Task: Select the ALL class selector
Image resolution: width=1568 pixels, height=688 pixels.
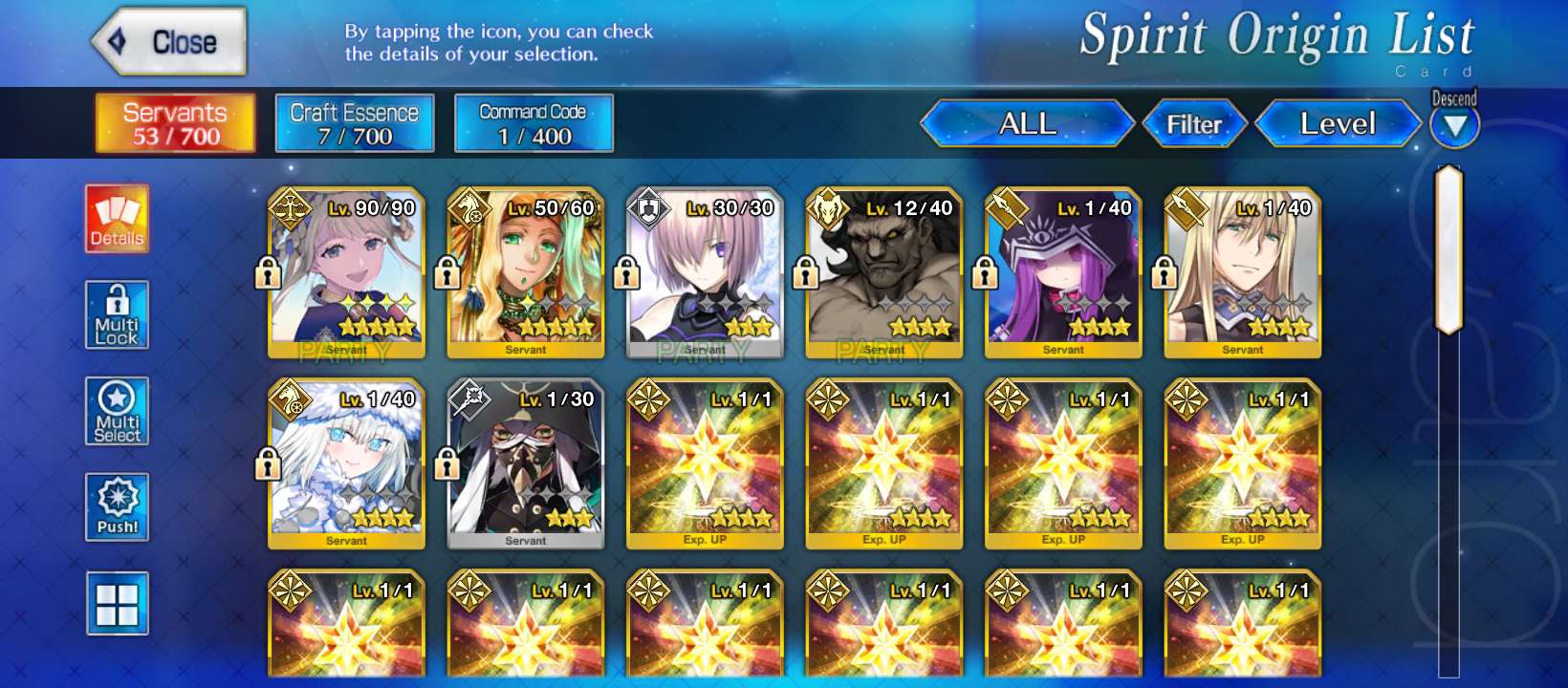Action: click(1027, 124)
